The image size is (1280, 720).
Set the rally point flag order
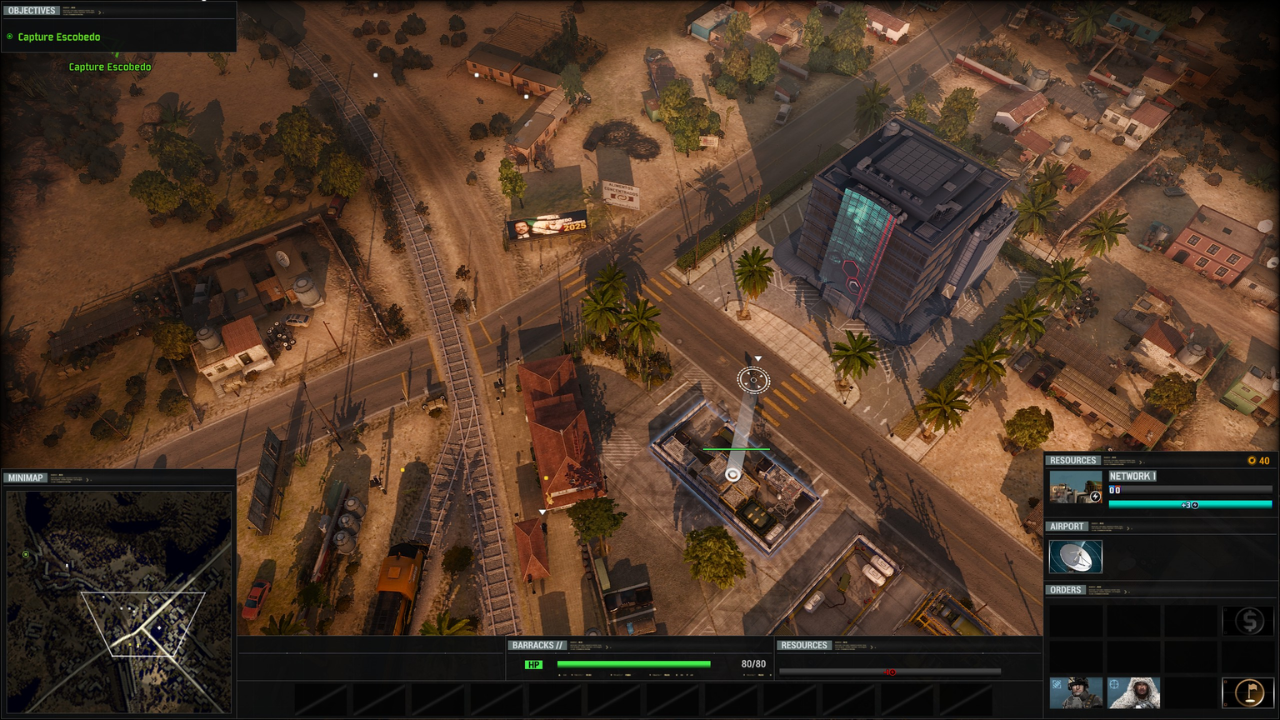click(1248, 692)
